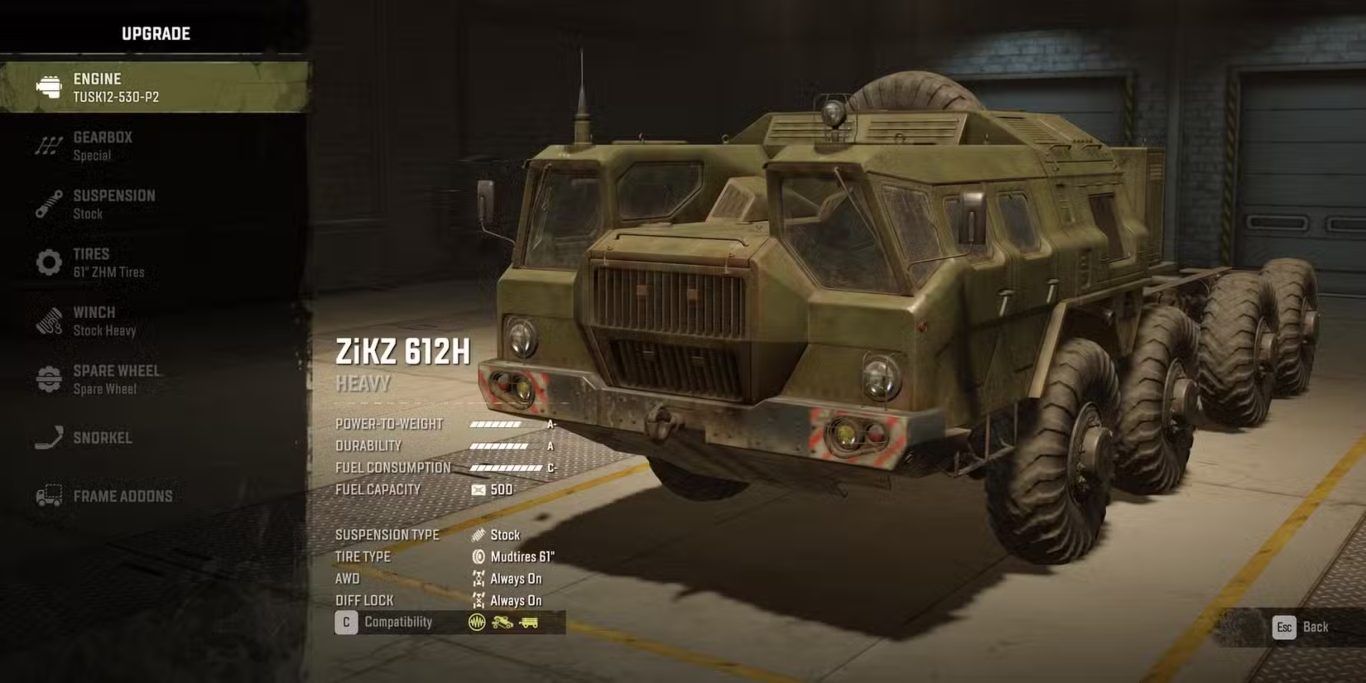Go Back from the upgrade screen

(x=1300, y=627)
